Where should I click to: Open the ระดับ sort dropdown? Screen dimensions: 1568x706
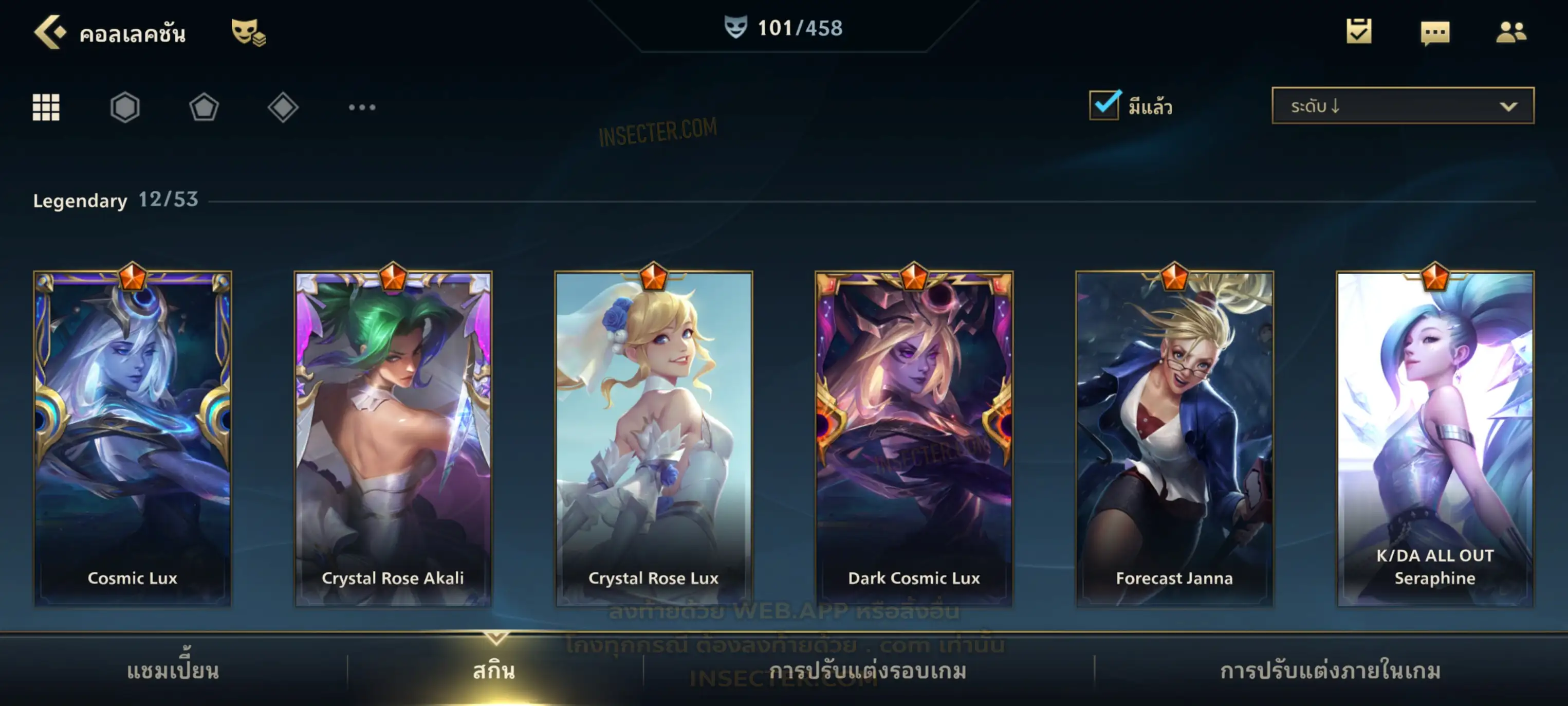coord(1403,106)
